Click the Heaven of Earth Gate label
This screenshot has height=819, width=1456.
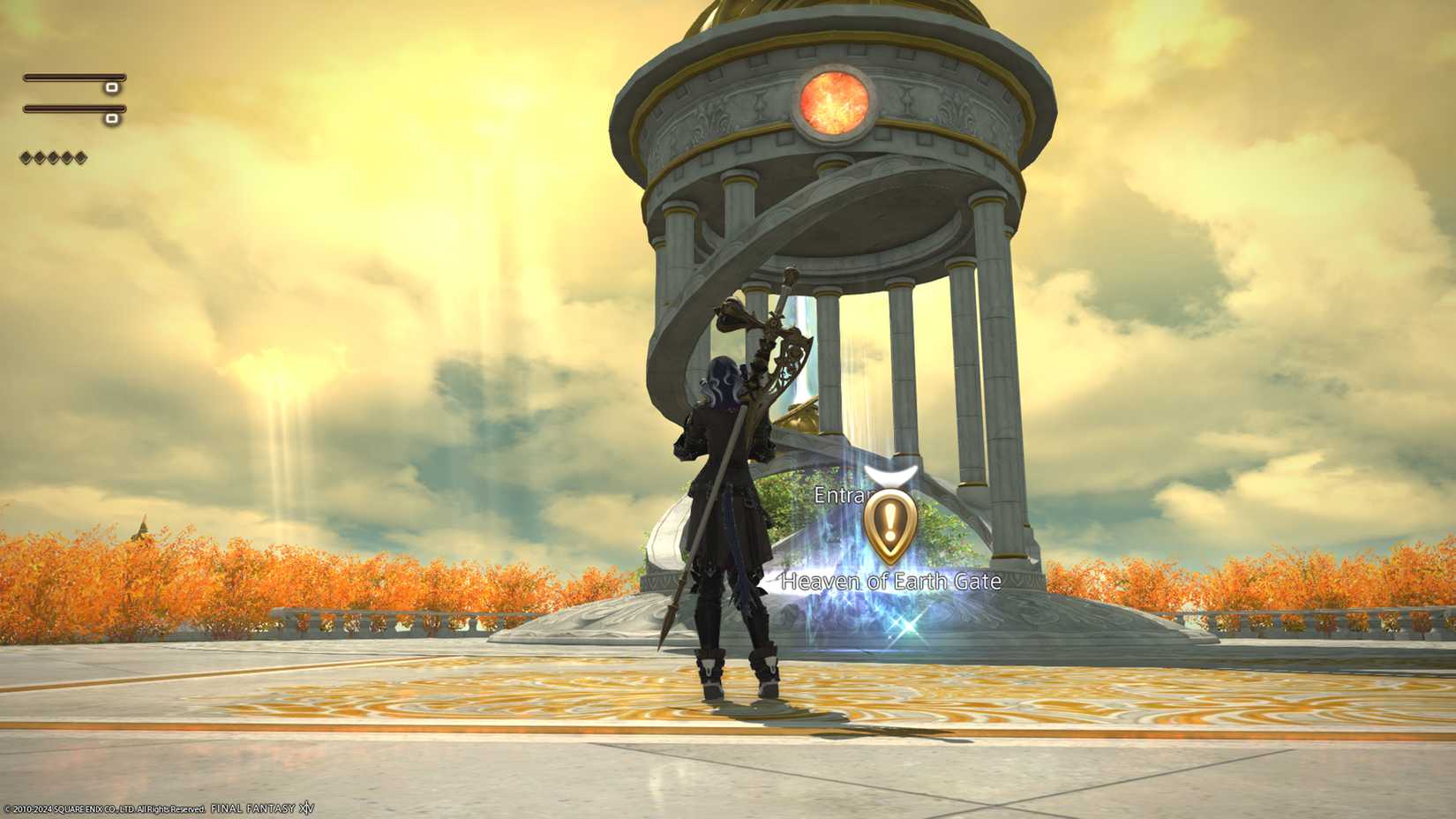click(x=889, y=582)
